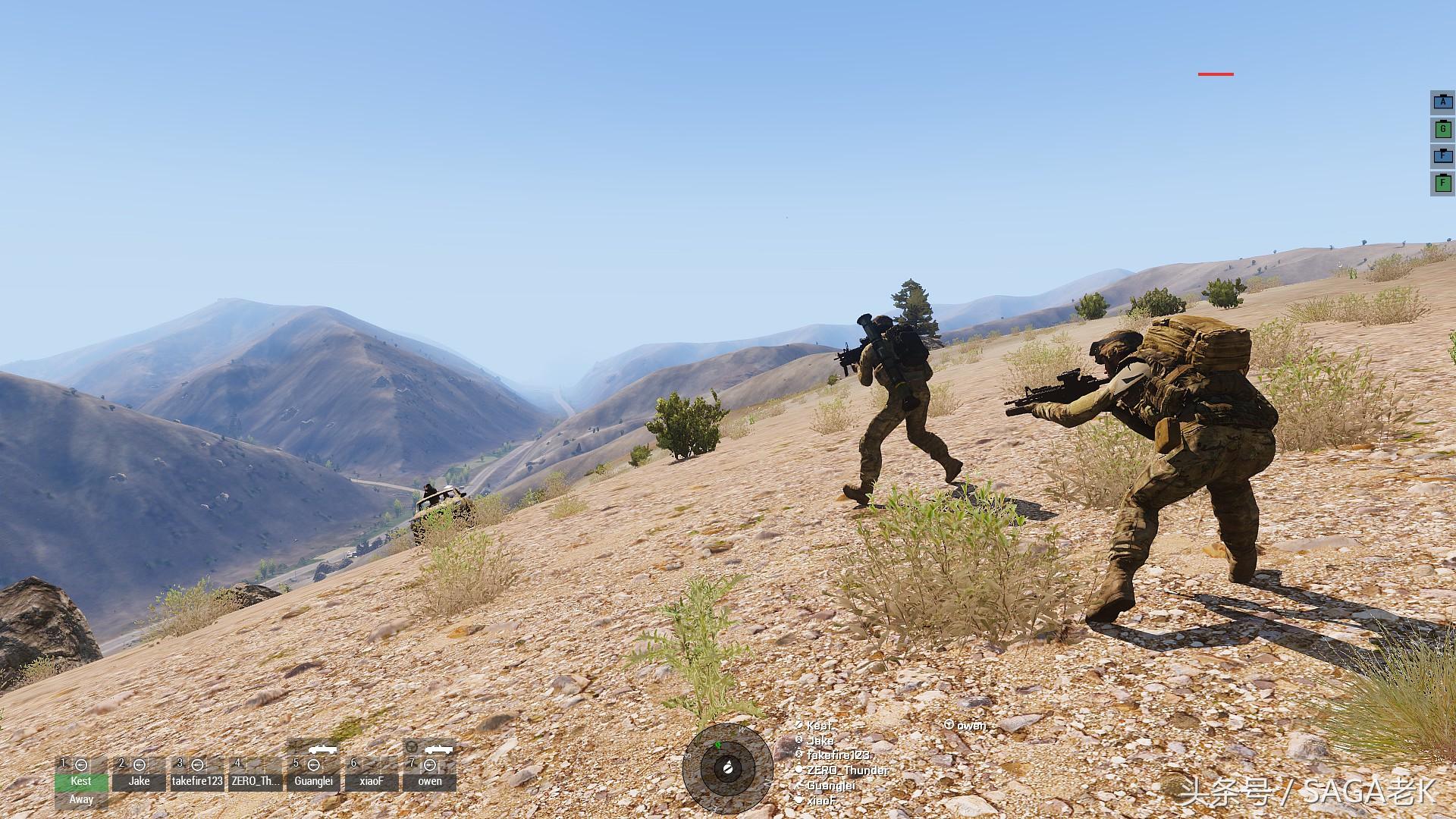The height and width of the screenshot is (819, 1456).
Task: Select unit 7 owen in squad bar
Action: pos(430,780)
